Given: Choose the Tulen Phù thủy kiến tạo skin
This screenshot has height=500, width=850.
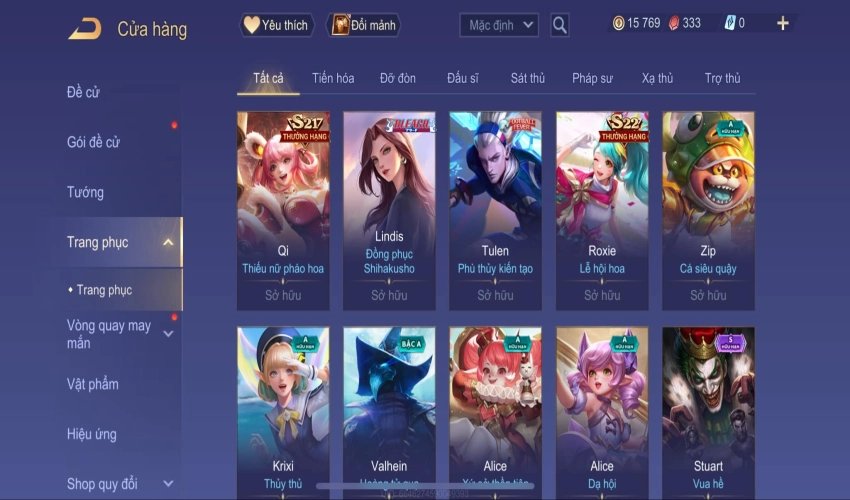Looking at the screenshot, I should [495, 209].
